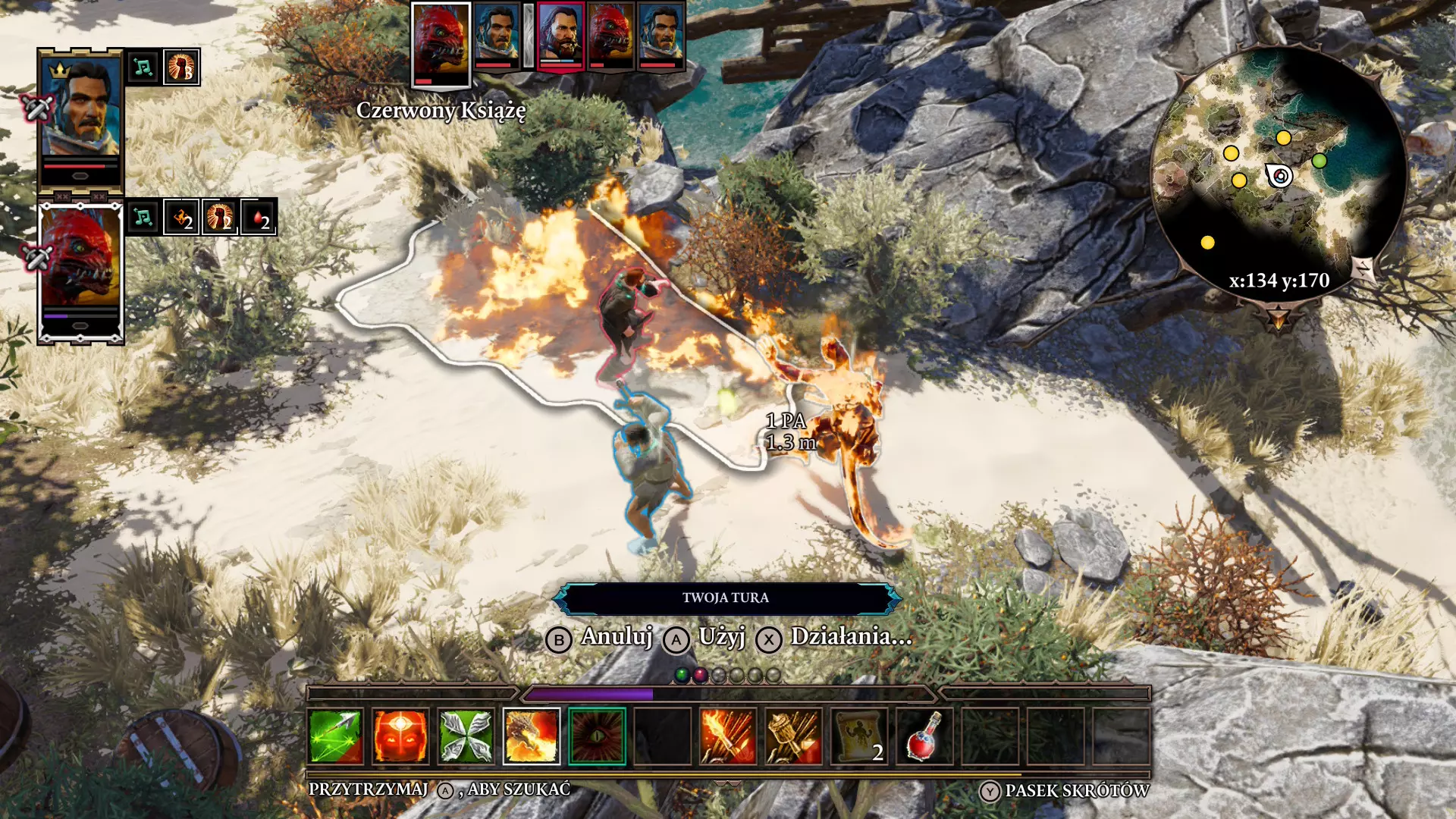Pick the red-framed bearded enemy turn portrait
Viewport: 1456px width, 819px height.
pyautogui.click(x=560, y=36)
